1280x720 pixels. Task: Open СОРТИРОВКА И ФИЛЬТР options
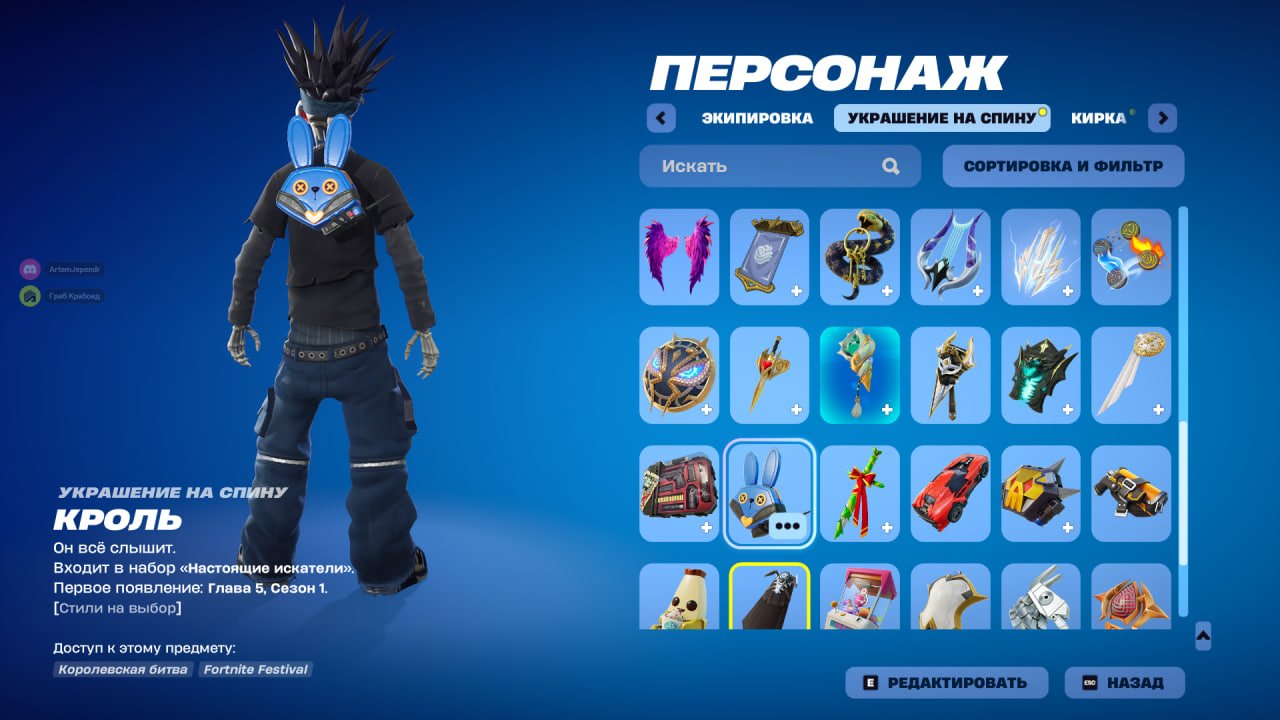1060,166
